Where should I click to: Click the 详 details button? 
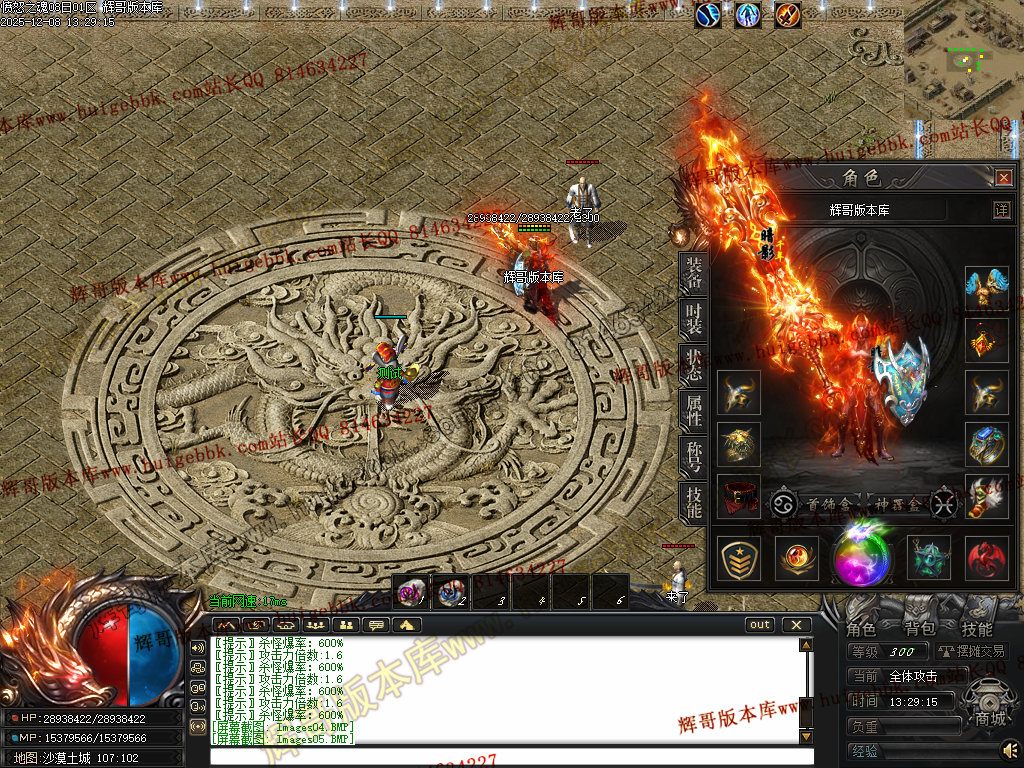pyautogui.click(x=1001, y=210)
